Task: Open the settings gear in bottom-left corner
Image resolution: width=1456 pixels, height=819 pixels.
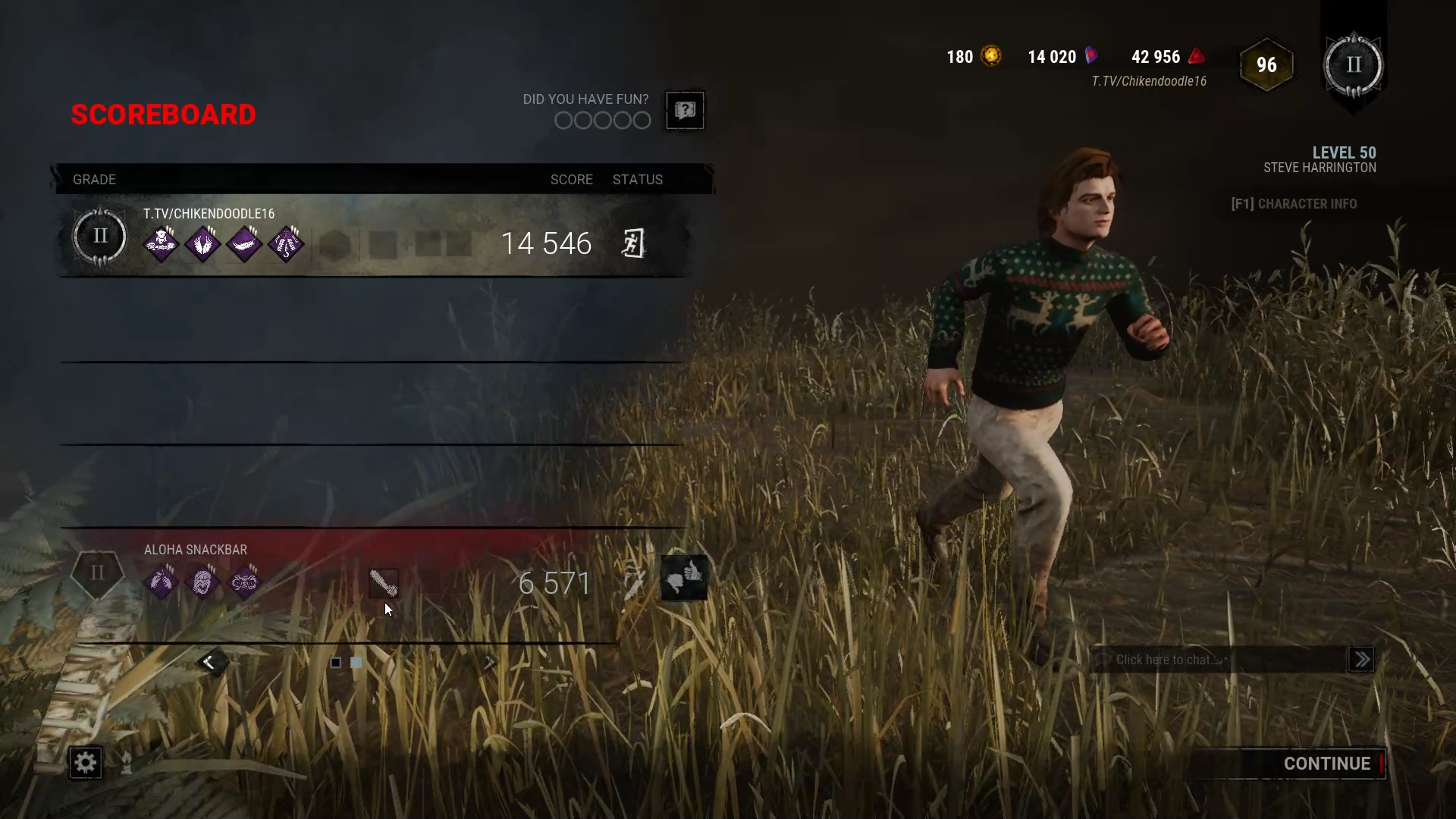Action: pos(85,763)
